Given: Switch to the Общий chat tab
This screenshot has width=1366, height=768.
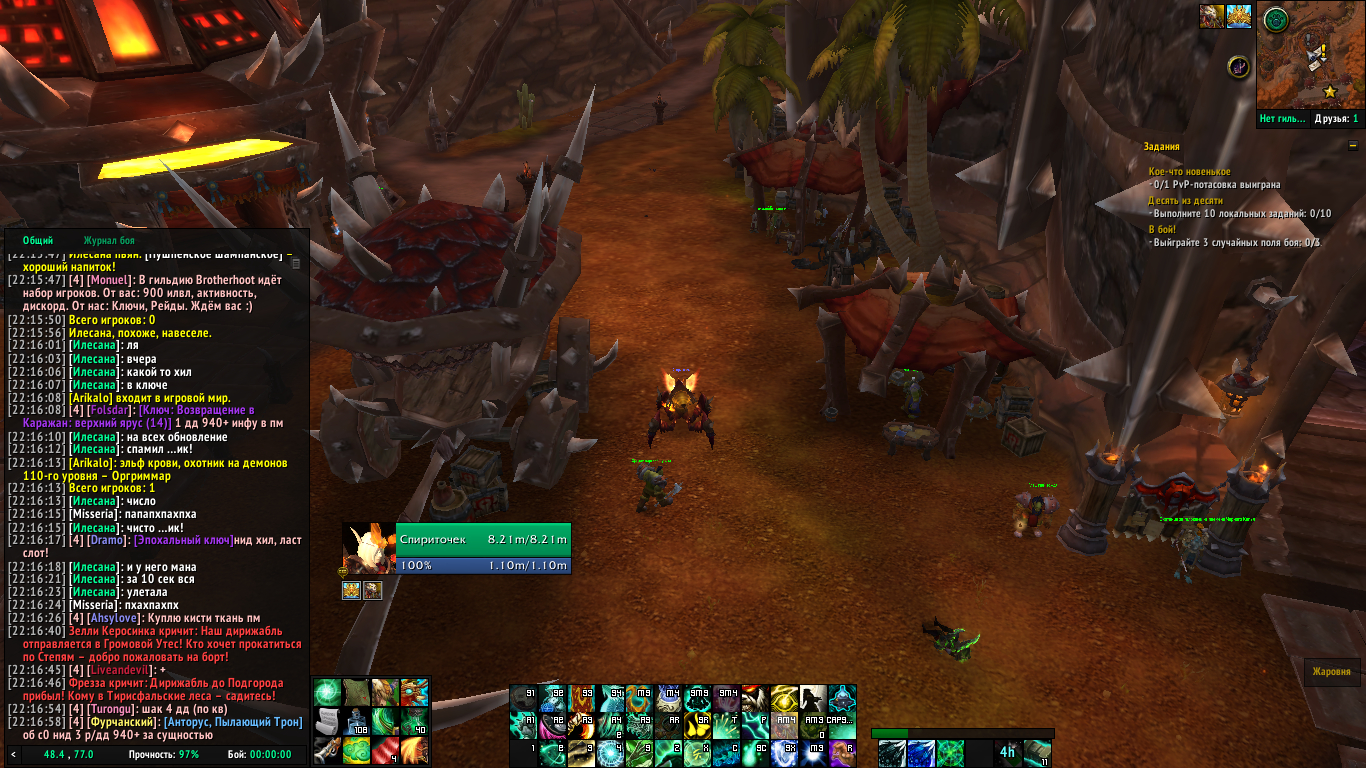Looking at the screenshot, I should (38, 240).
